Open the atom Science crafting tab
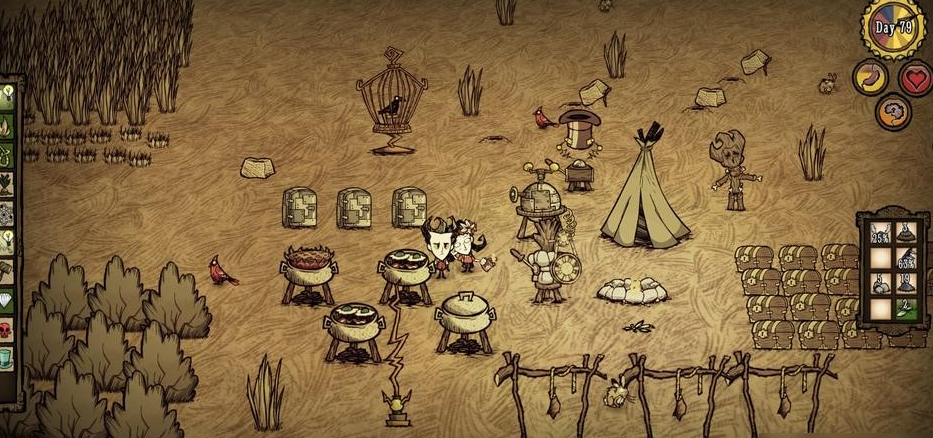The image size is (933, 438). 8,214
